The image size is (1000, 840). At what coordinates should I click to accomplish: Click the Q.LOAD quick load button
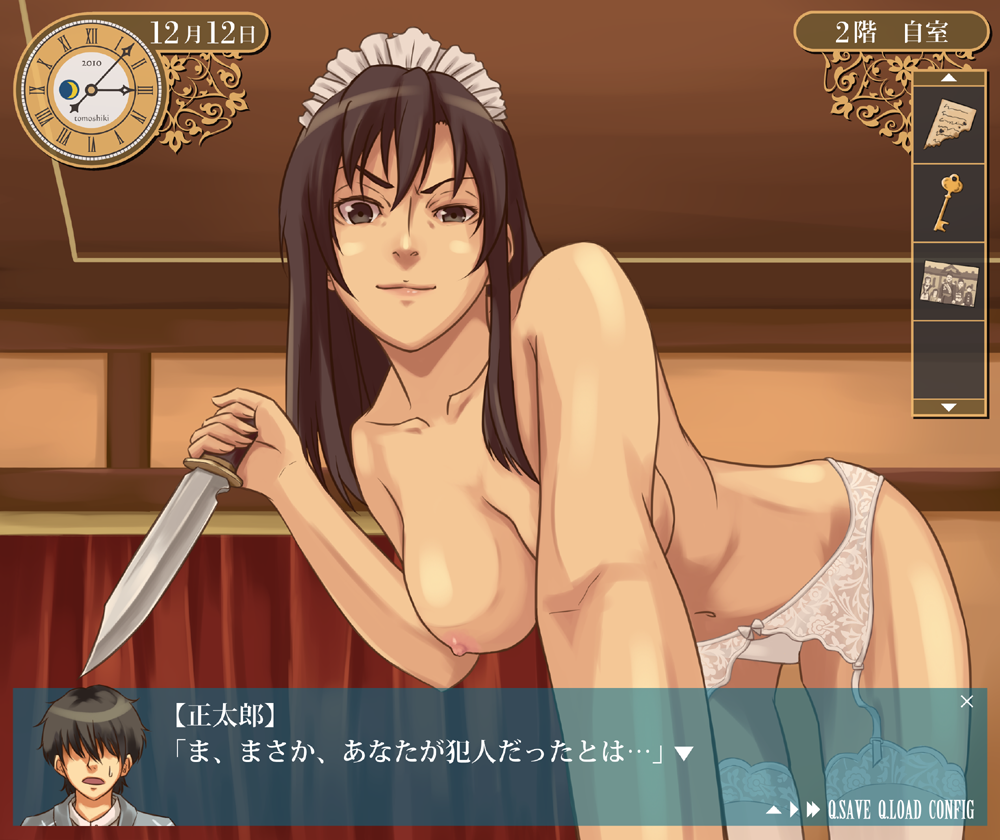(x=900, y=809)
